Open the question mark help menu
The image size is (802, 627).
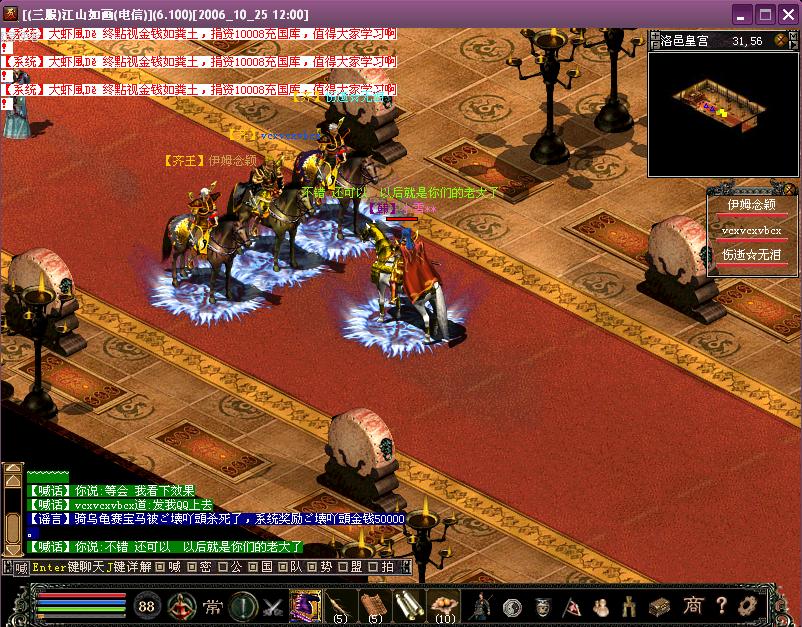point(720,606)
